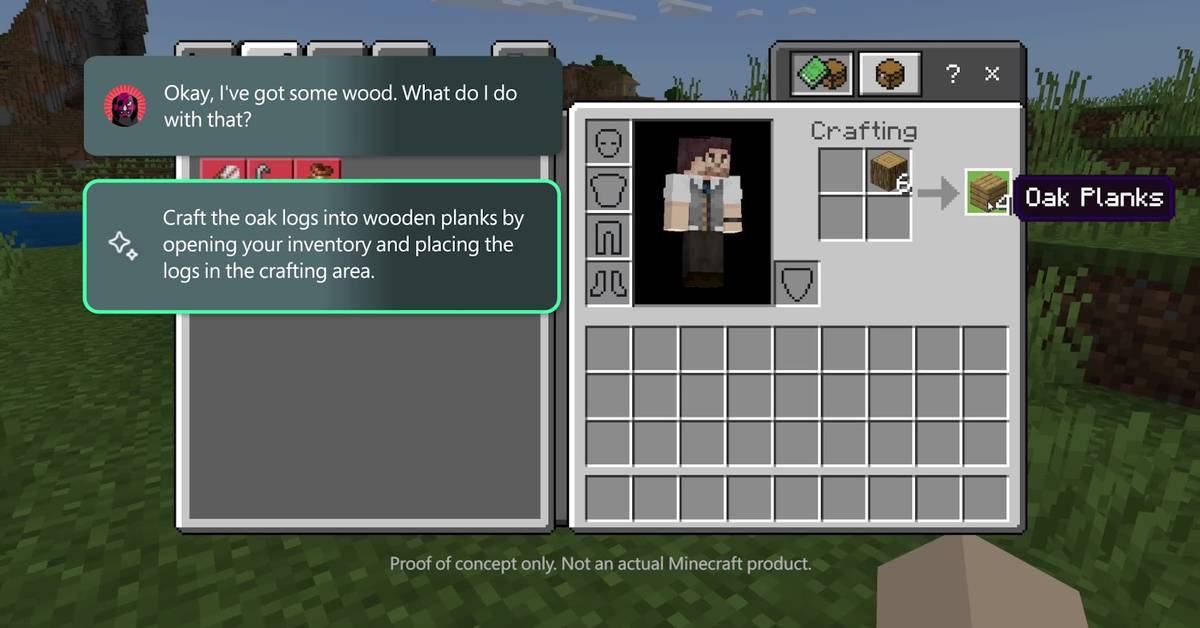Screen dimensions: 1200x628
Task: Take the Oak Planks from the crafting output
Action: [x=987, y=191]
